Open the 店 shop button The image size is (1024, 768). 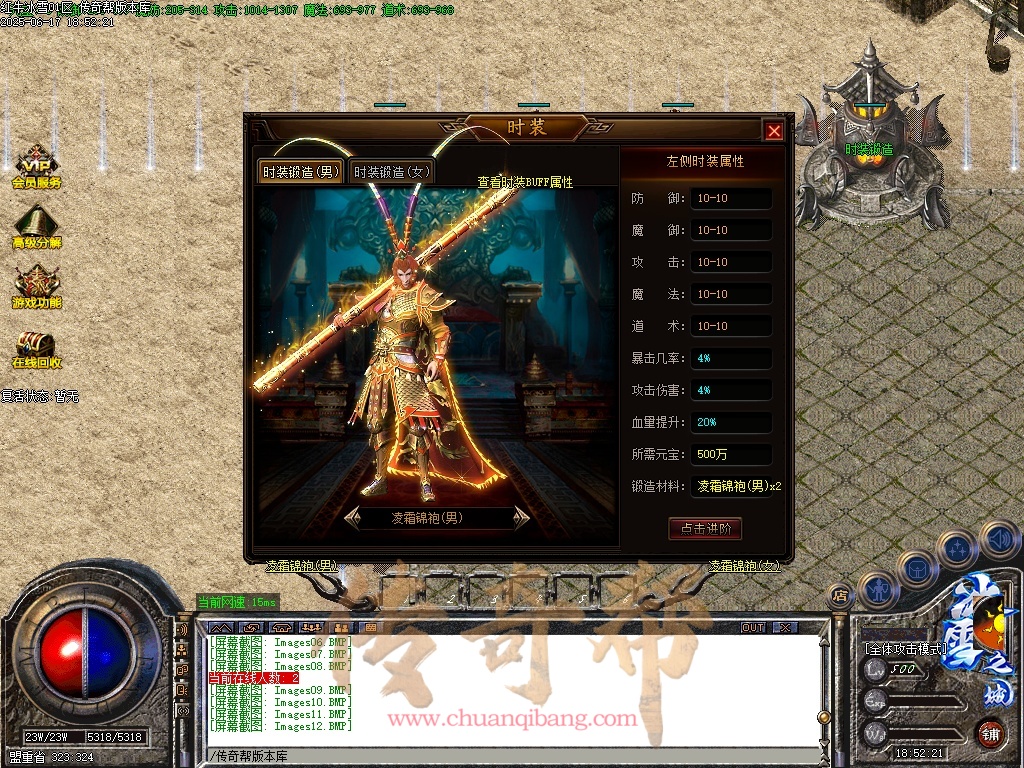pos(840,596)
